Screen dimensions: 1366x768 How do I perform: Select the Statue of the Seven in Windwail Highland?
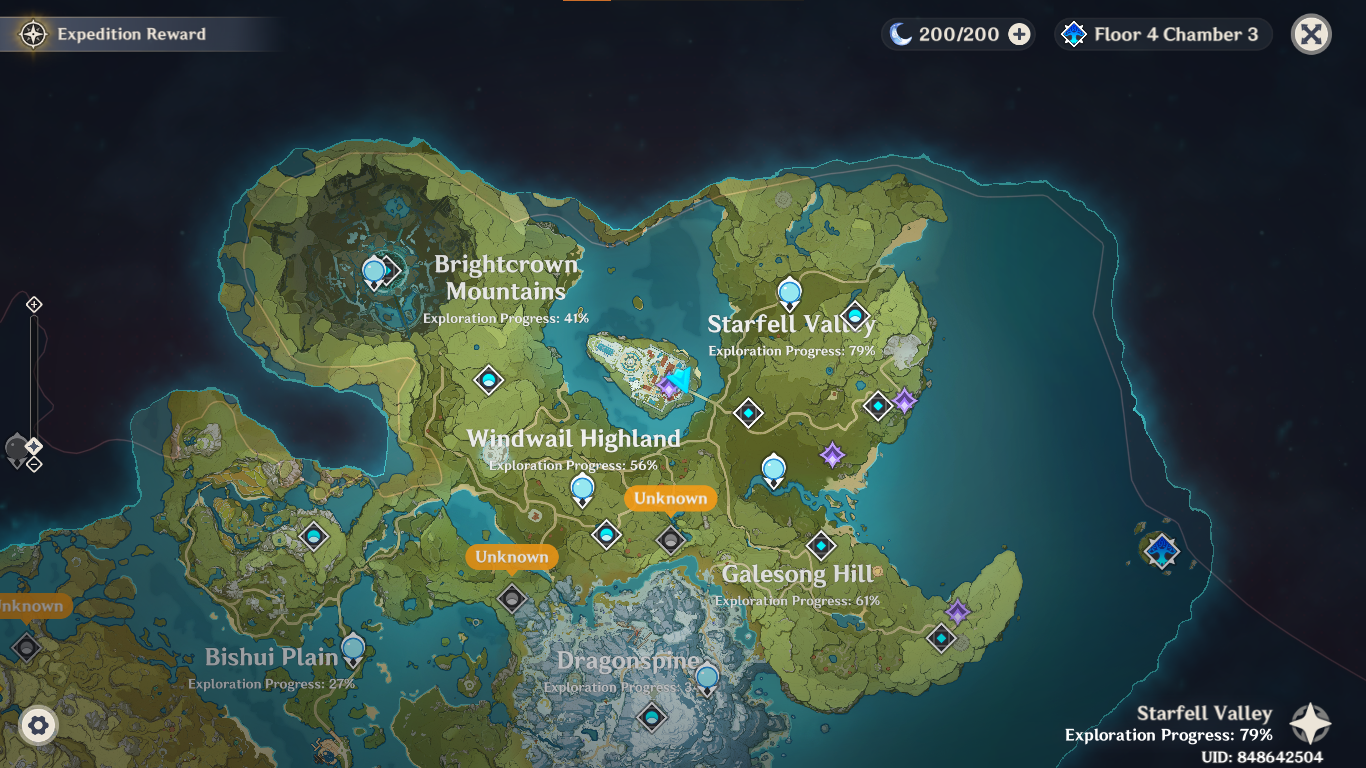click(x=582, y=489)
